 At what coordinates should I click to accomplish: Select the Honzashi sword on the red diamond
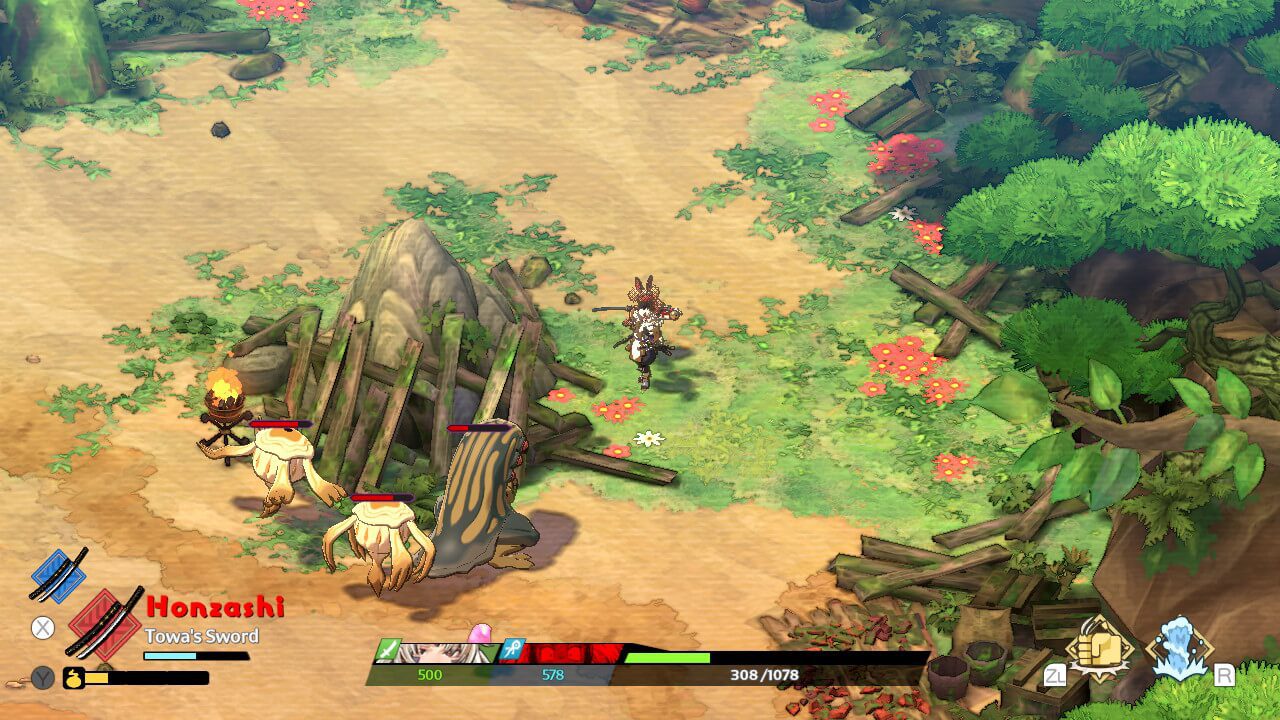click(104, 624)
